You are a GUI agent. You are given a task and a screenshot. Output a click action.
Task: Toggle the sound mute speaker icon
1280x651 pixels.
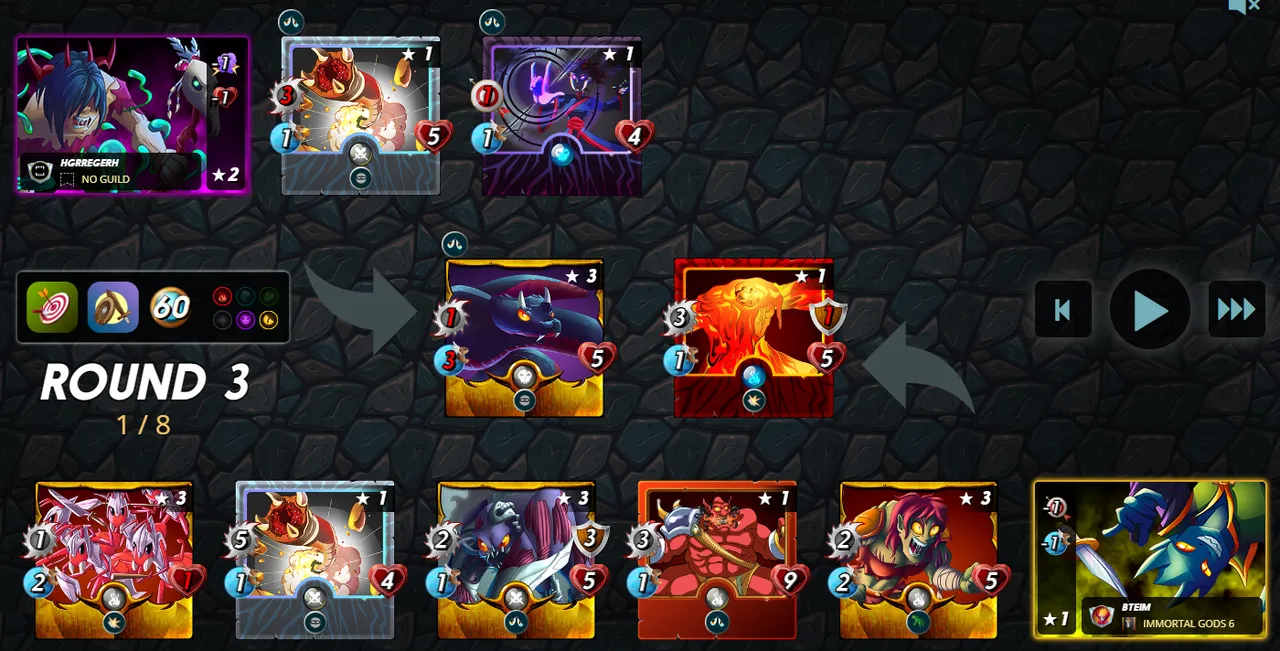pos(1244,7)
